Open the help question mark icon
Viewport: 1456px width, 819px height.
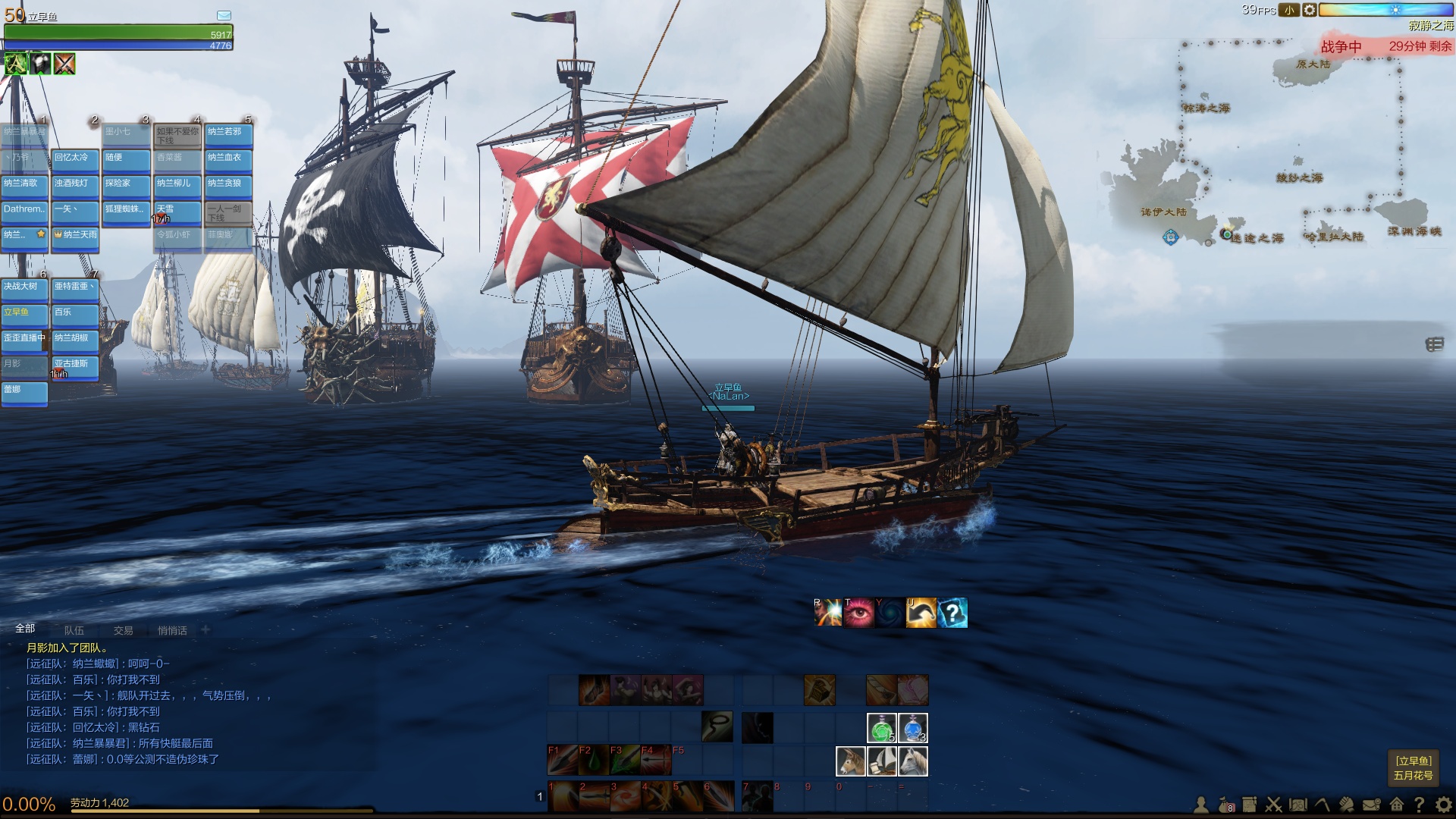point(1420,805)
